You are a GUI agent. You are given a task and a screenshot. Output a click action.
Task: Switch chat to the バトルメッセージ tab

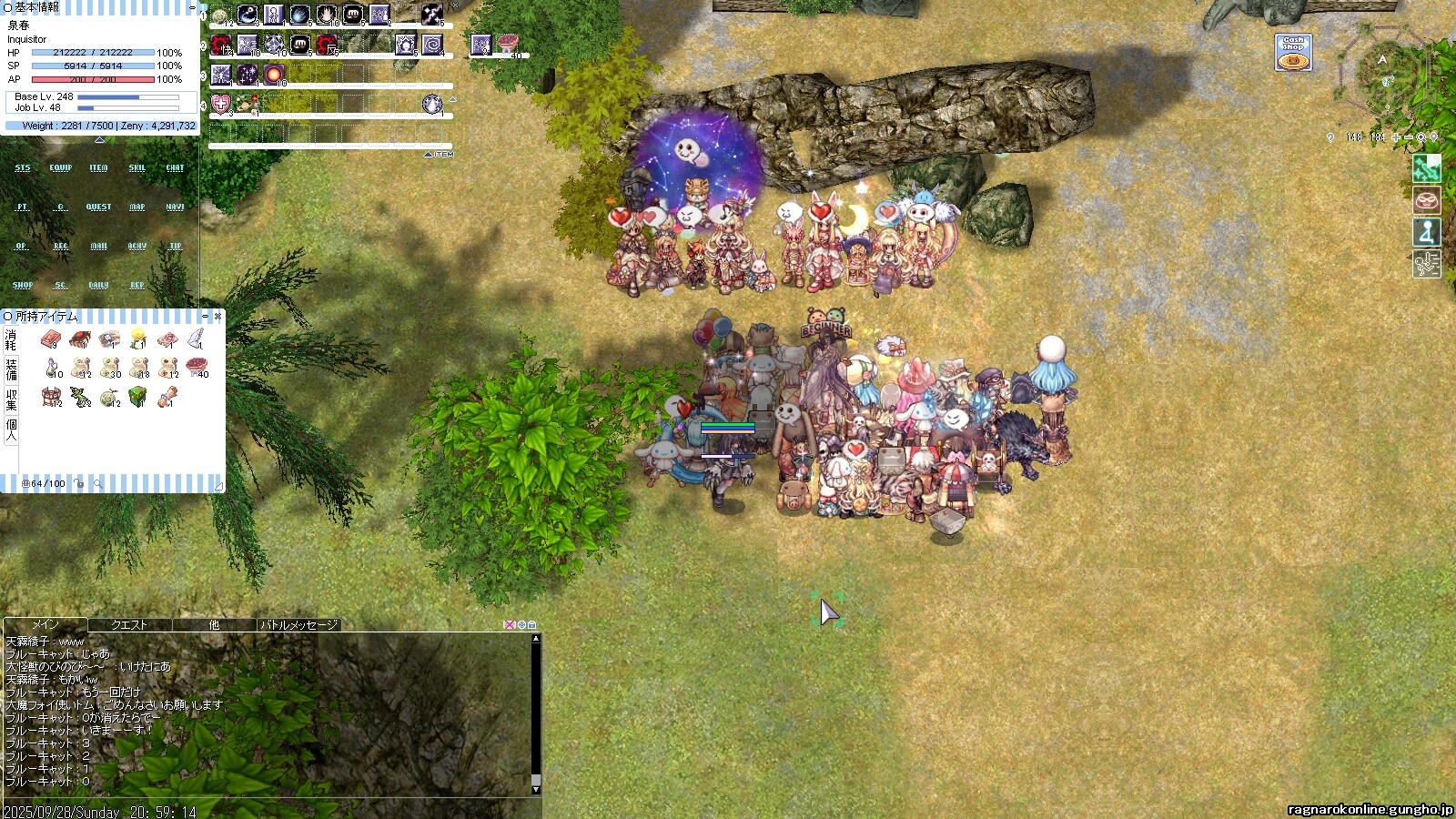tap(298, 625)
